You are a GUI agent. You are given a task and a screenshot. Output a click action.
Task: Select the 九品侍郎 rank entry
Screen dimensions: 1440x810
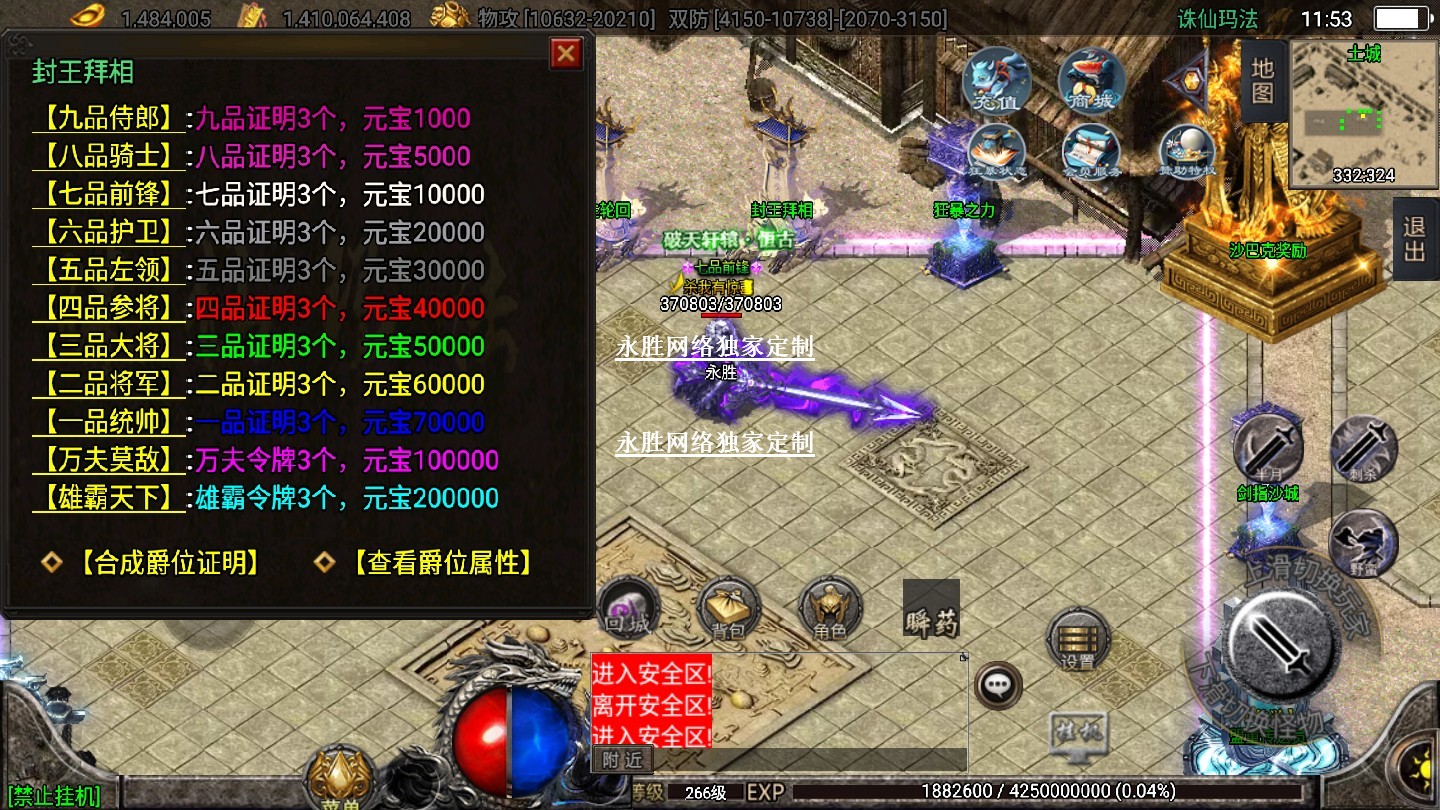point(110,119)
